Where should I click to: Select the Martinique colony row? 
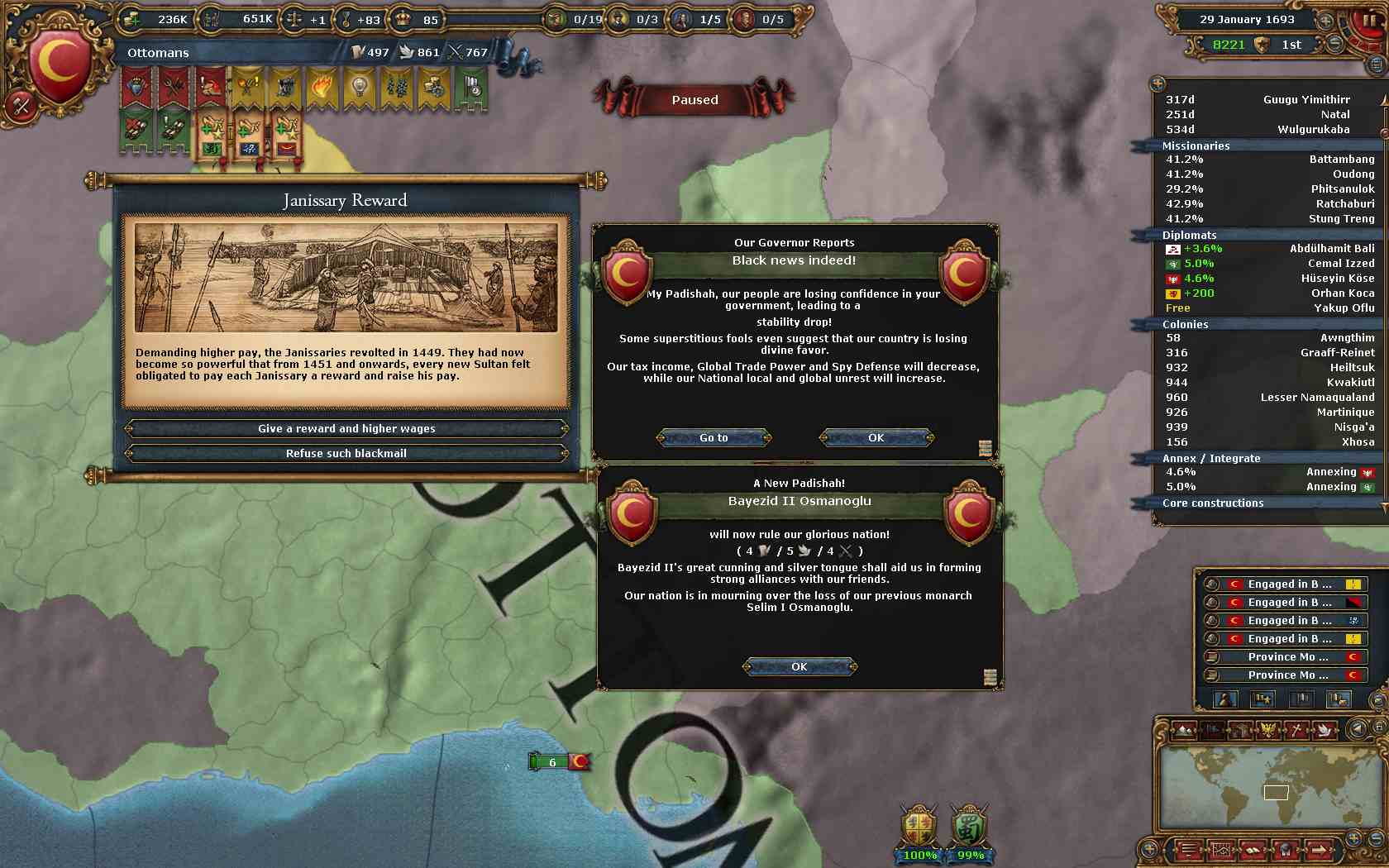[x=1270, y=412]
